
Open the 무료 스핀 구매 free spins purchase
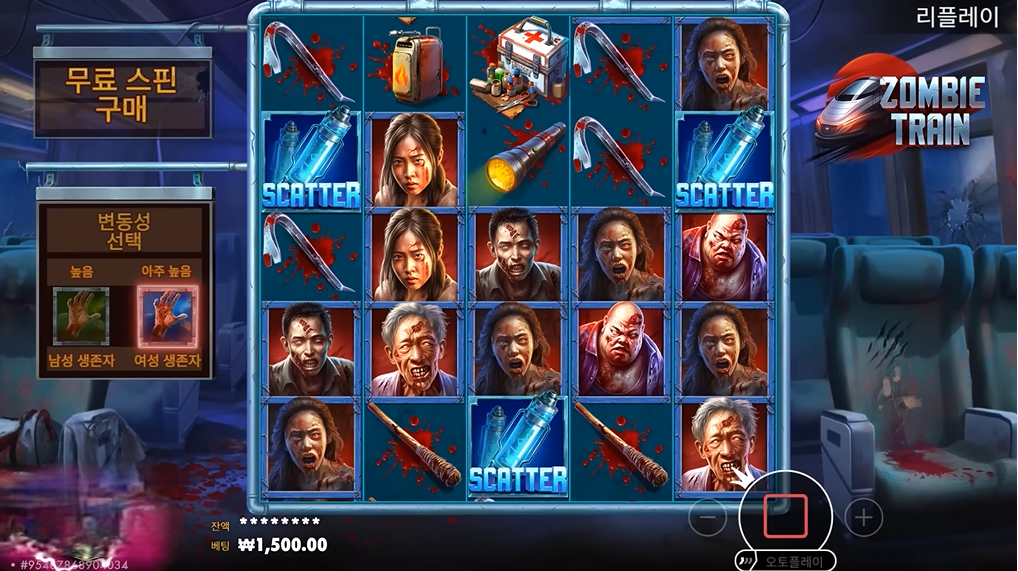pos(122,96)
